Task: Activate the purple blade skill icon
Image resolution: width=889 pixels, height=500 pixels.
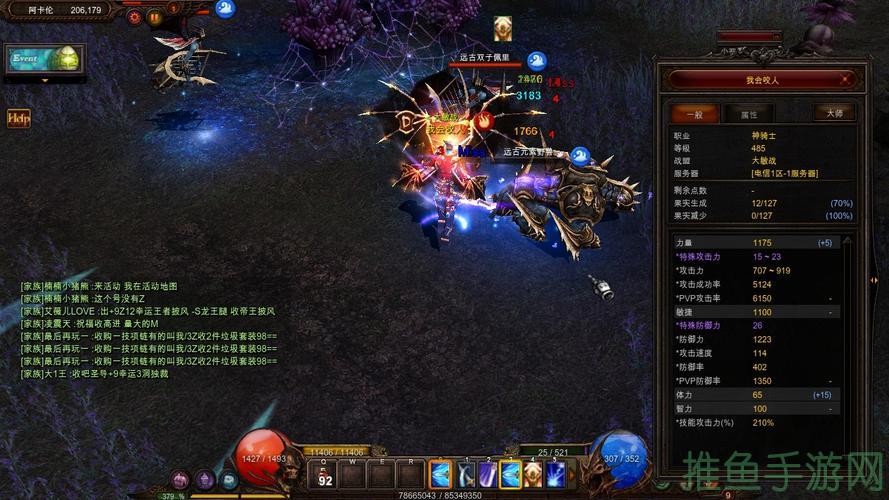Action: coord(488,474)
